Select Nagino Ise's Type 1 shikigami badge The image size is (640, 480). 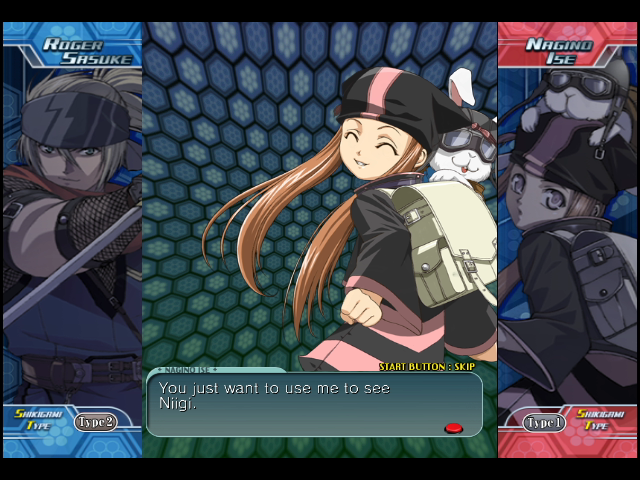pos(545,422)
